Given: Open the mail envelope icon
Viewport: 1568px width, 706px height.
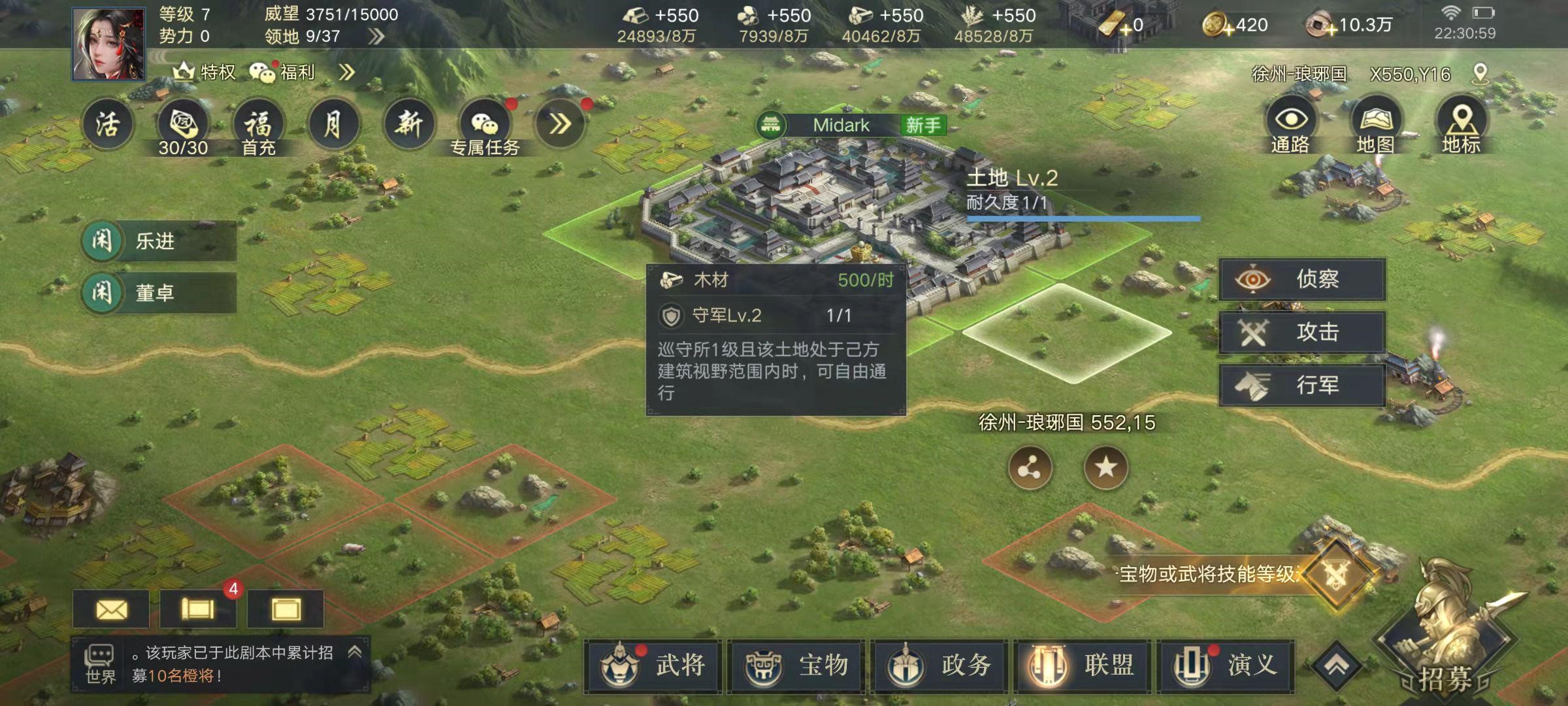Looking at the screenshot, I should click(x=112, y=610).
